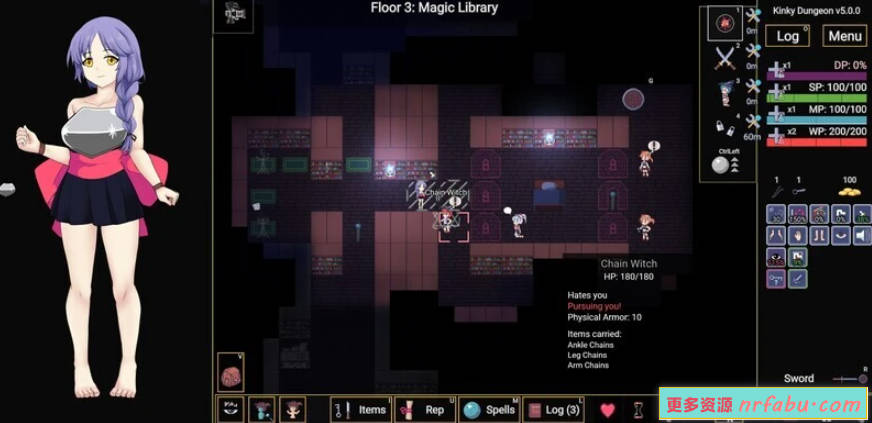Click the pink brain icon slot

(231, 372)
